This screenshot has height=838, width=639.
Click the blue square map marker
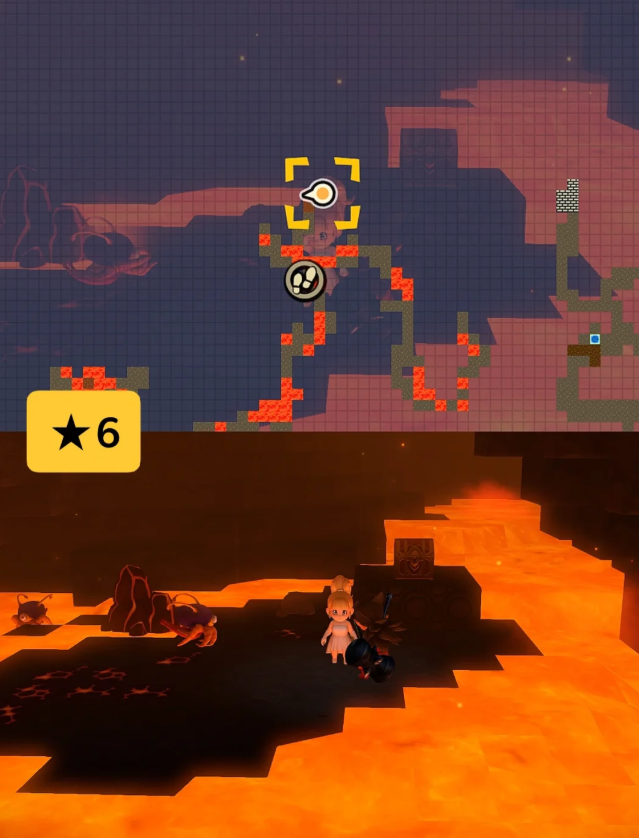(x=595, y=339)
